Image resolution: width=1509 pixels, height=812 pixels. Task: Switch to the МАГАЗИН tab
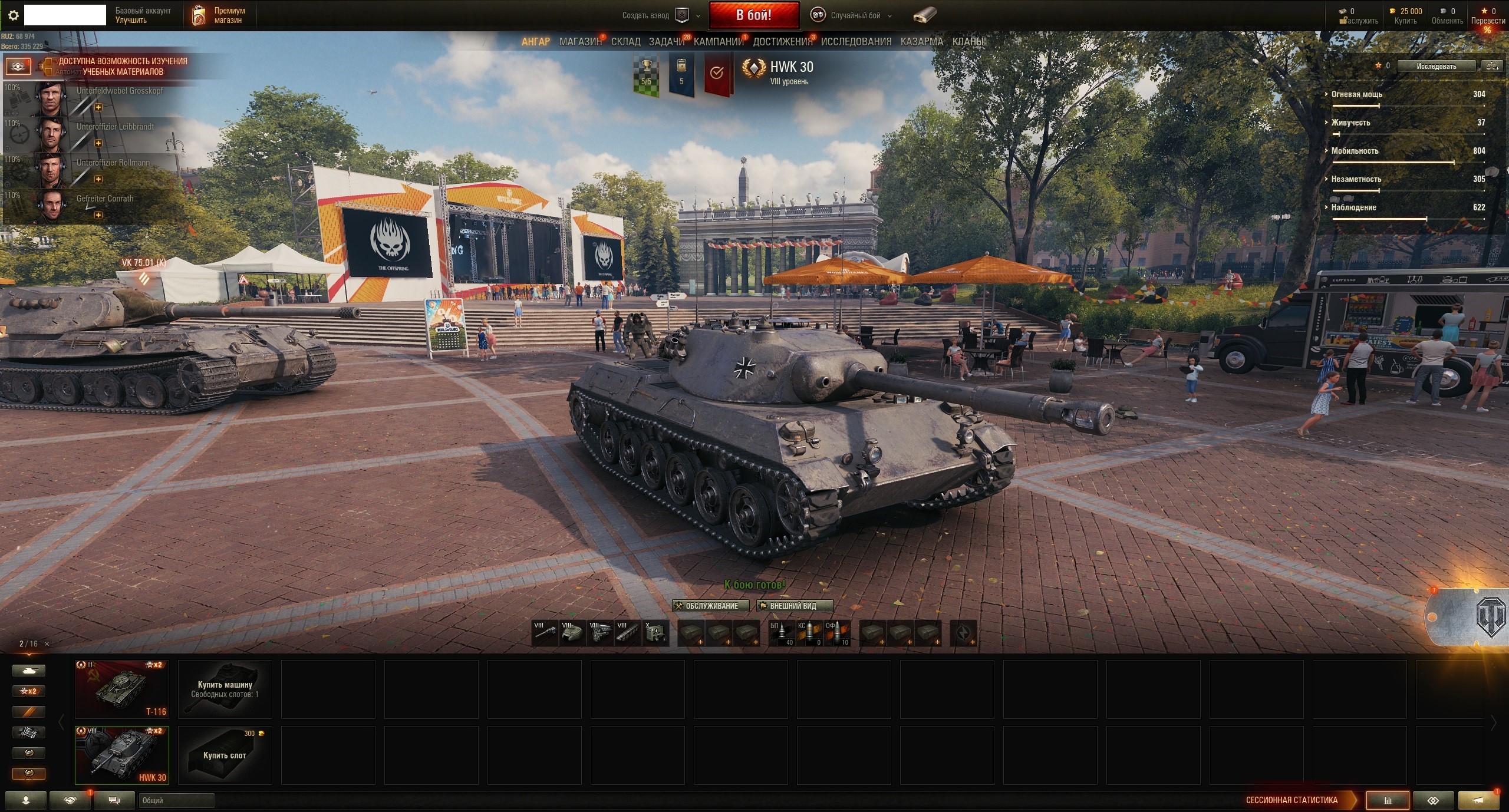pyautogui.click(x=580, y=42)
